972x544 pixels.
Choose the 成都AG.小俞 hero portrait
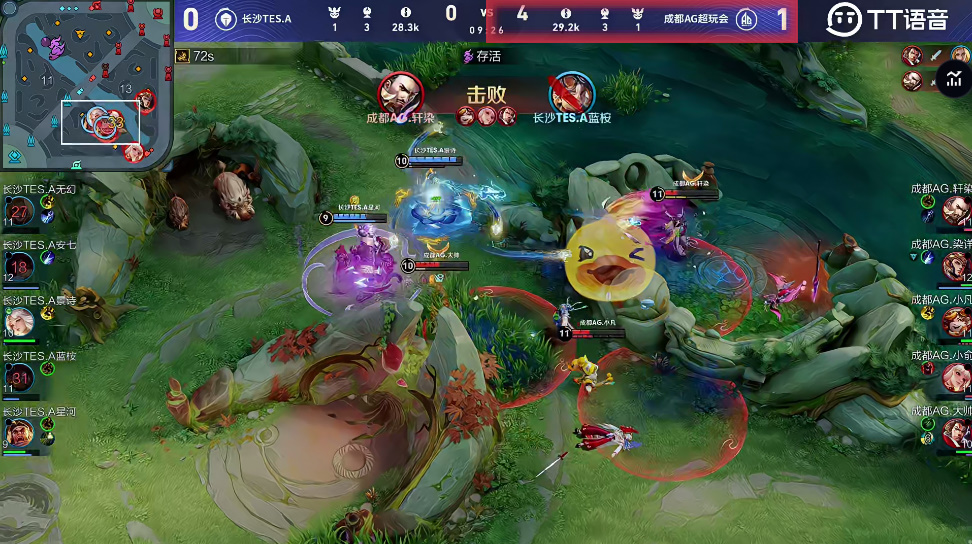(956, 377)
